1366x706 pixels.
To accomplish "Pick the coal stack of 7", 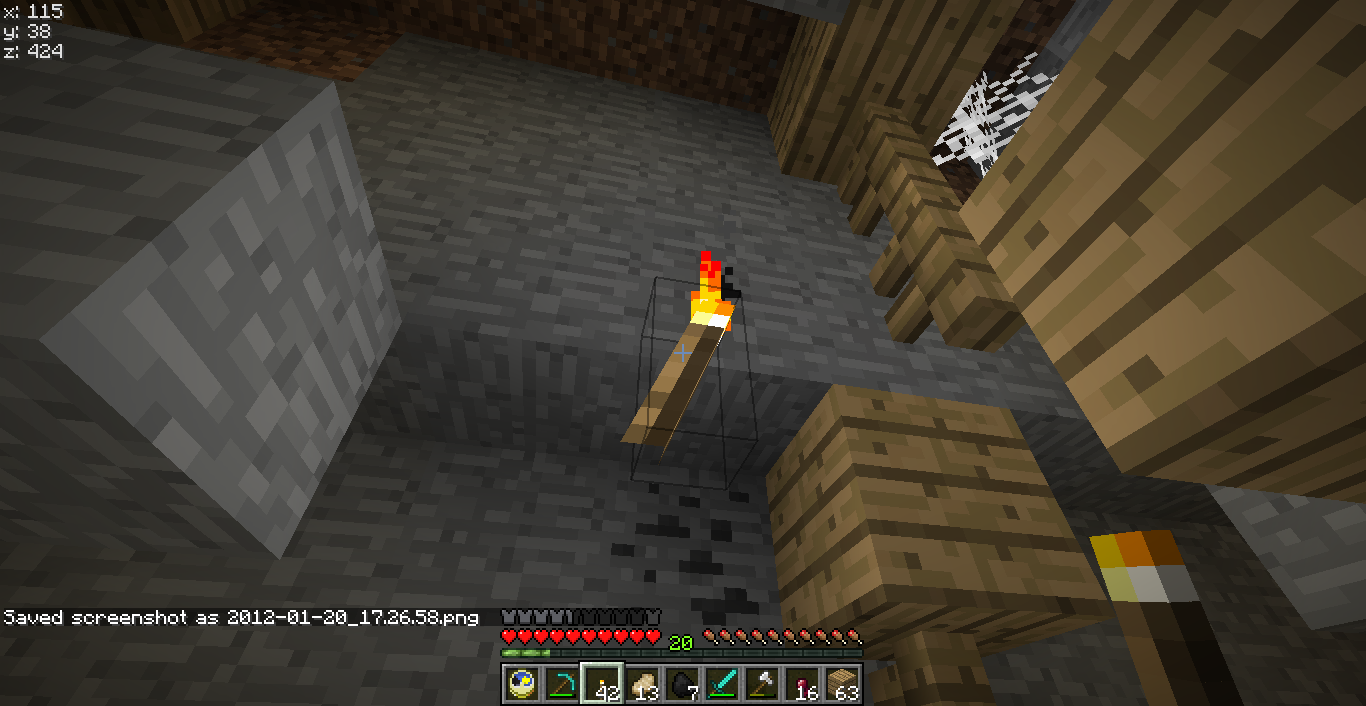I will click(x=682, y=684).
